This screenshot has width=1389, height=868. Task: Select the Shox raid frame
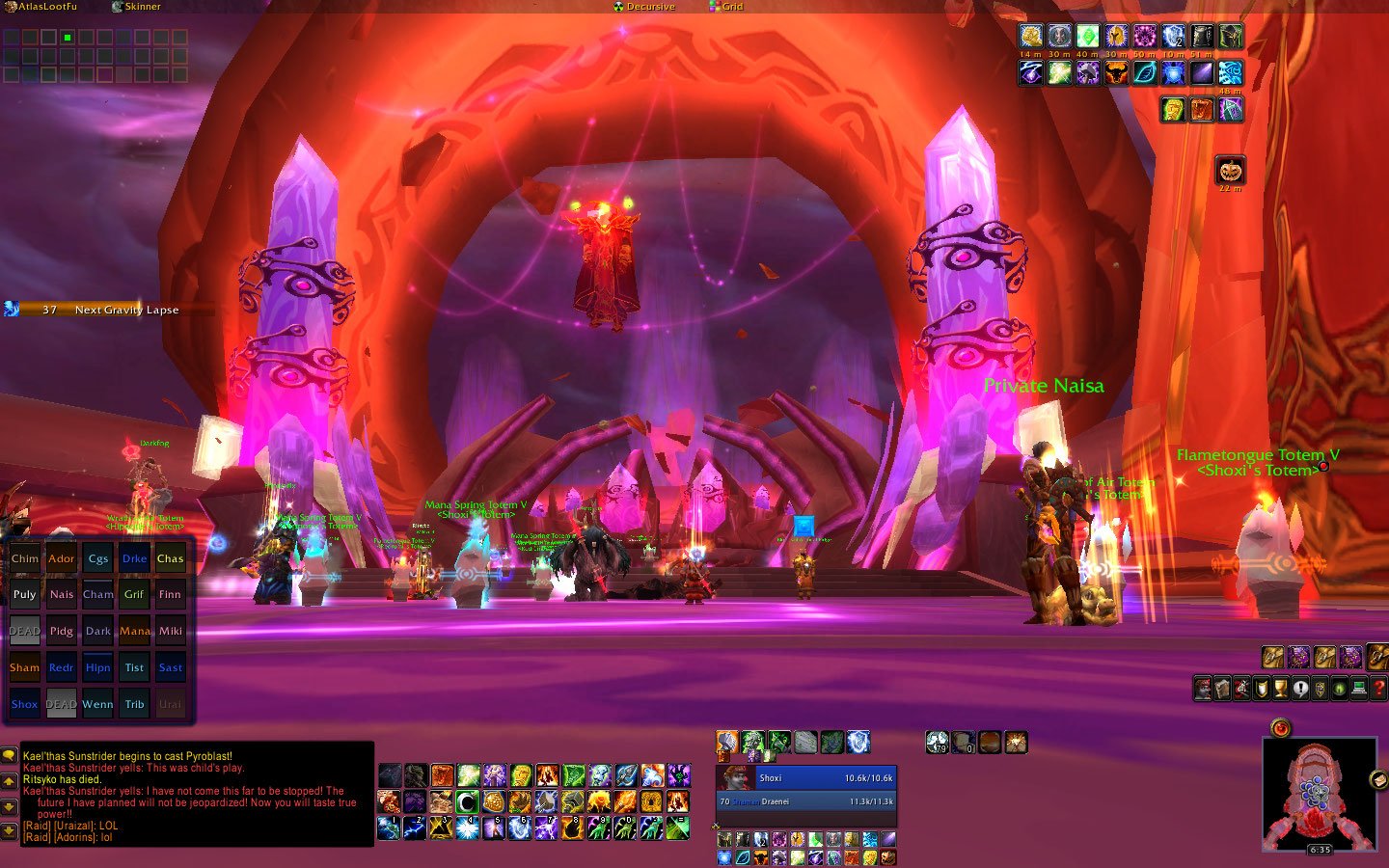coord(25,705)
